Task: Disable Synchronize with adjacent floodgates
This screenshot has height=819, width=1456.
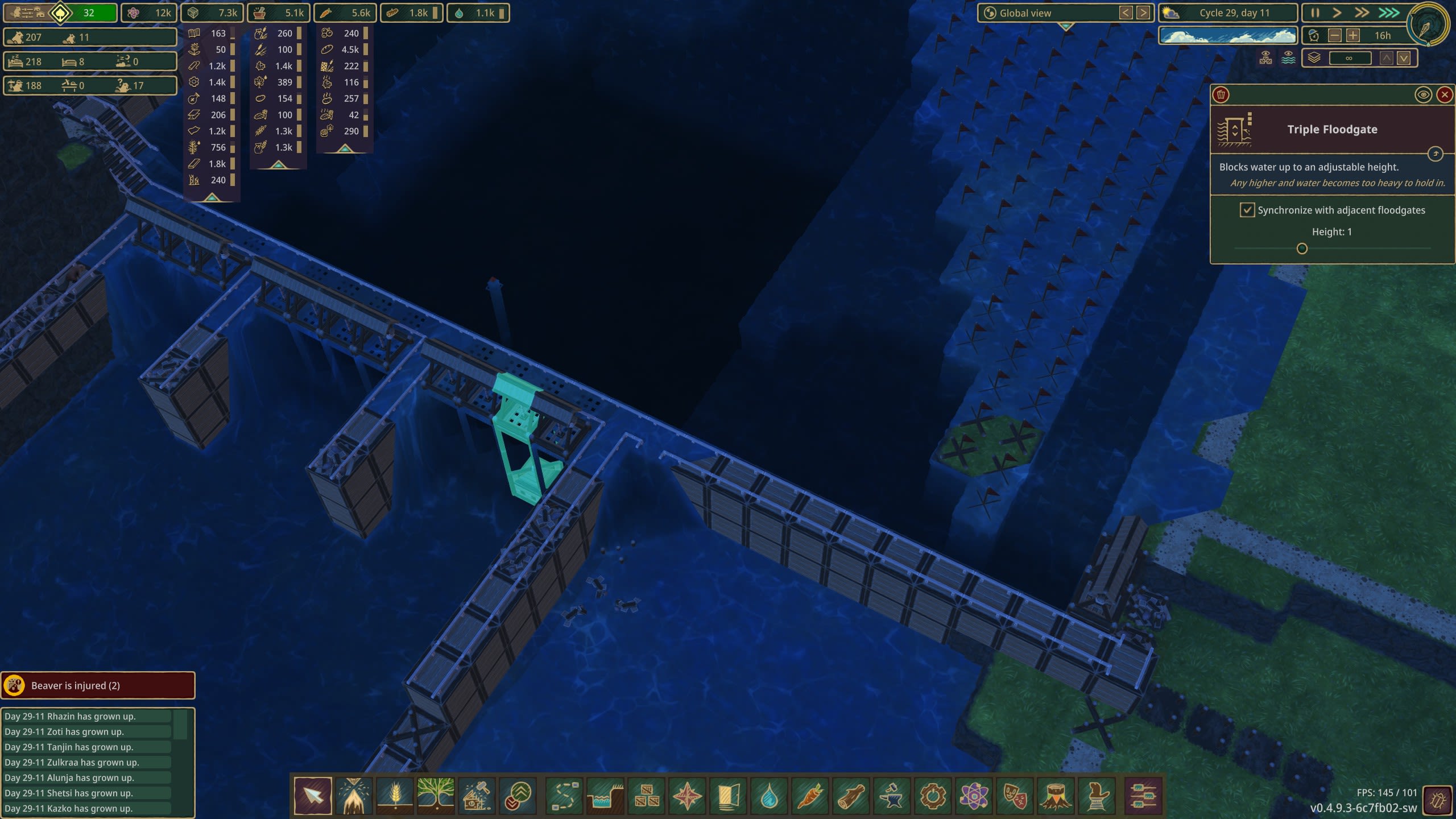Action: pos(1248,210)
